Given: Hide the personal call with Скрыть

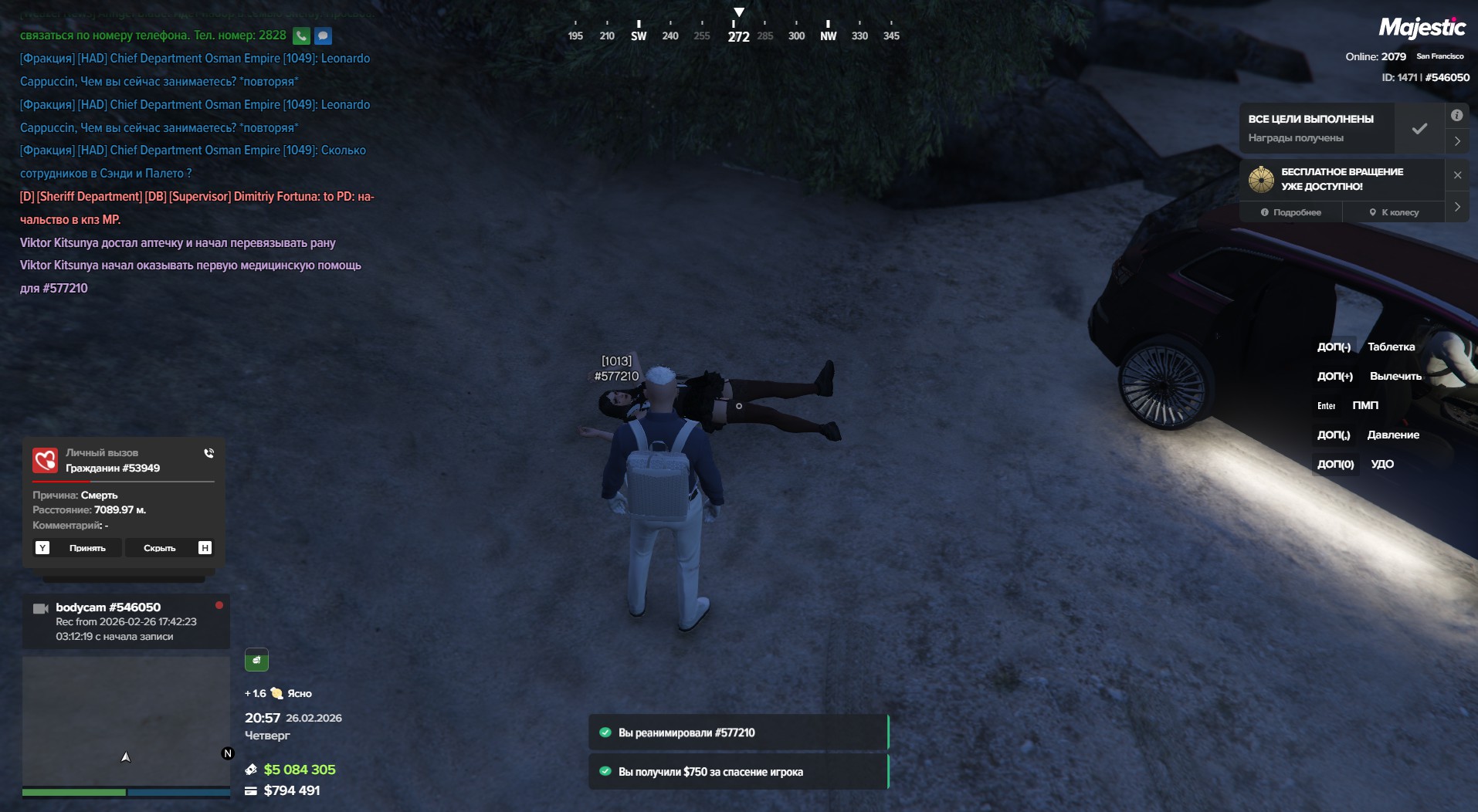Looking at the screenshot, I should [x=160, y=548].
